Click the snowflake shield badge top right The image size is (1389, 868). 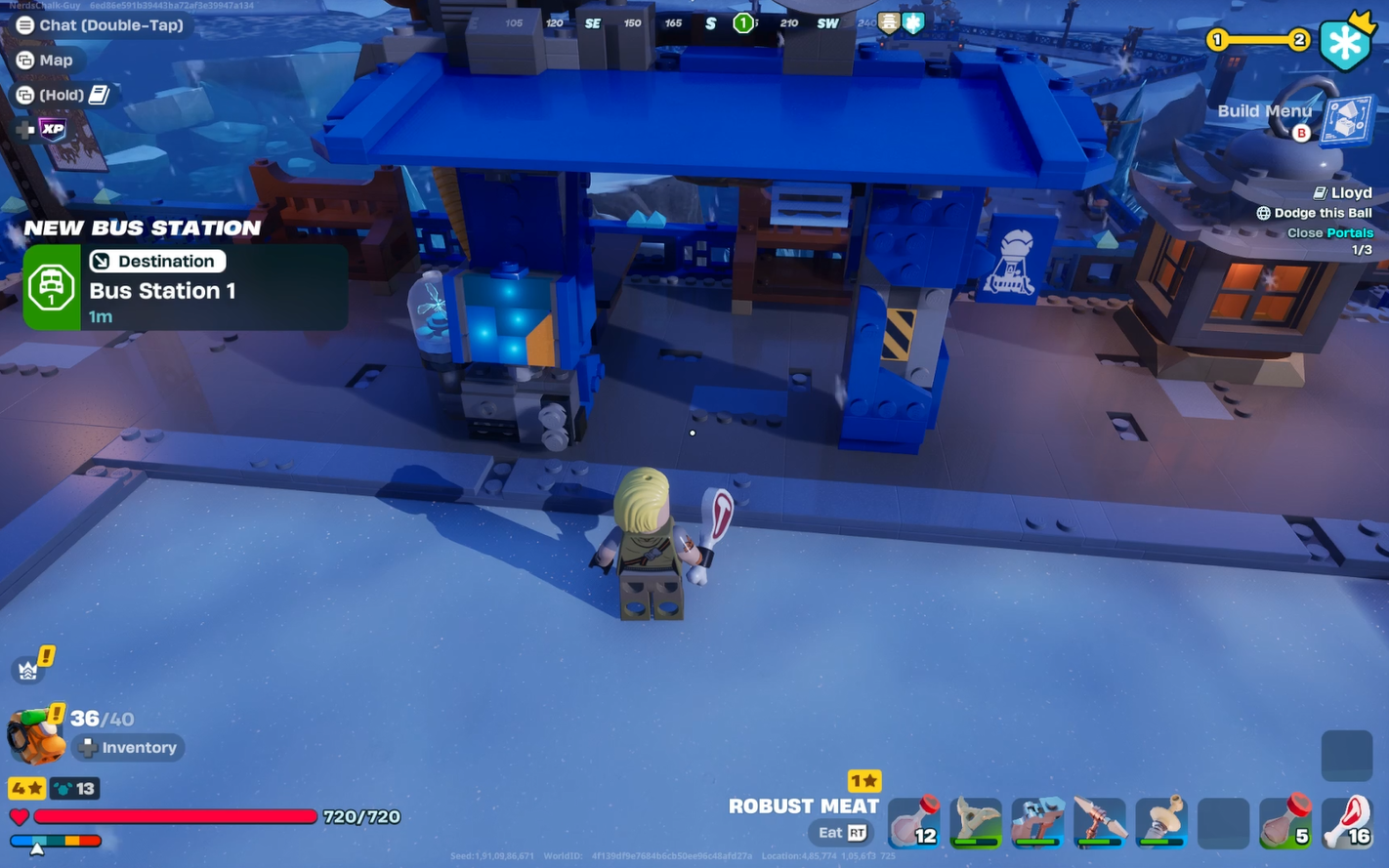coord(1346,43)
